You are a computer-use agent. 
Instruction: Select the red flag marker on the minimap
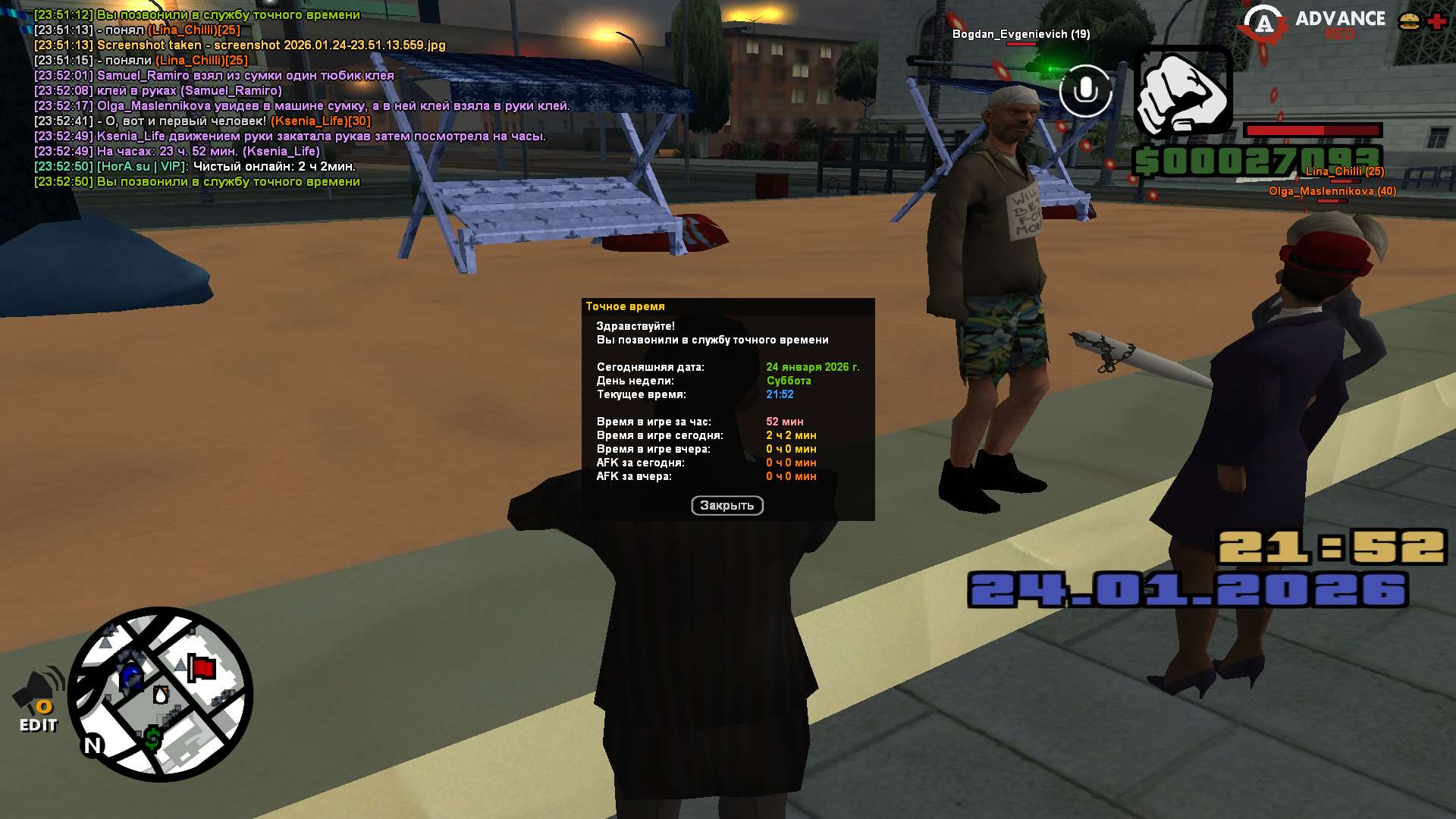tap(202, 669)
